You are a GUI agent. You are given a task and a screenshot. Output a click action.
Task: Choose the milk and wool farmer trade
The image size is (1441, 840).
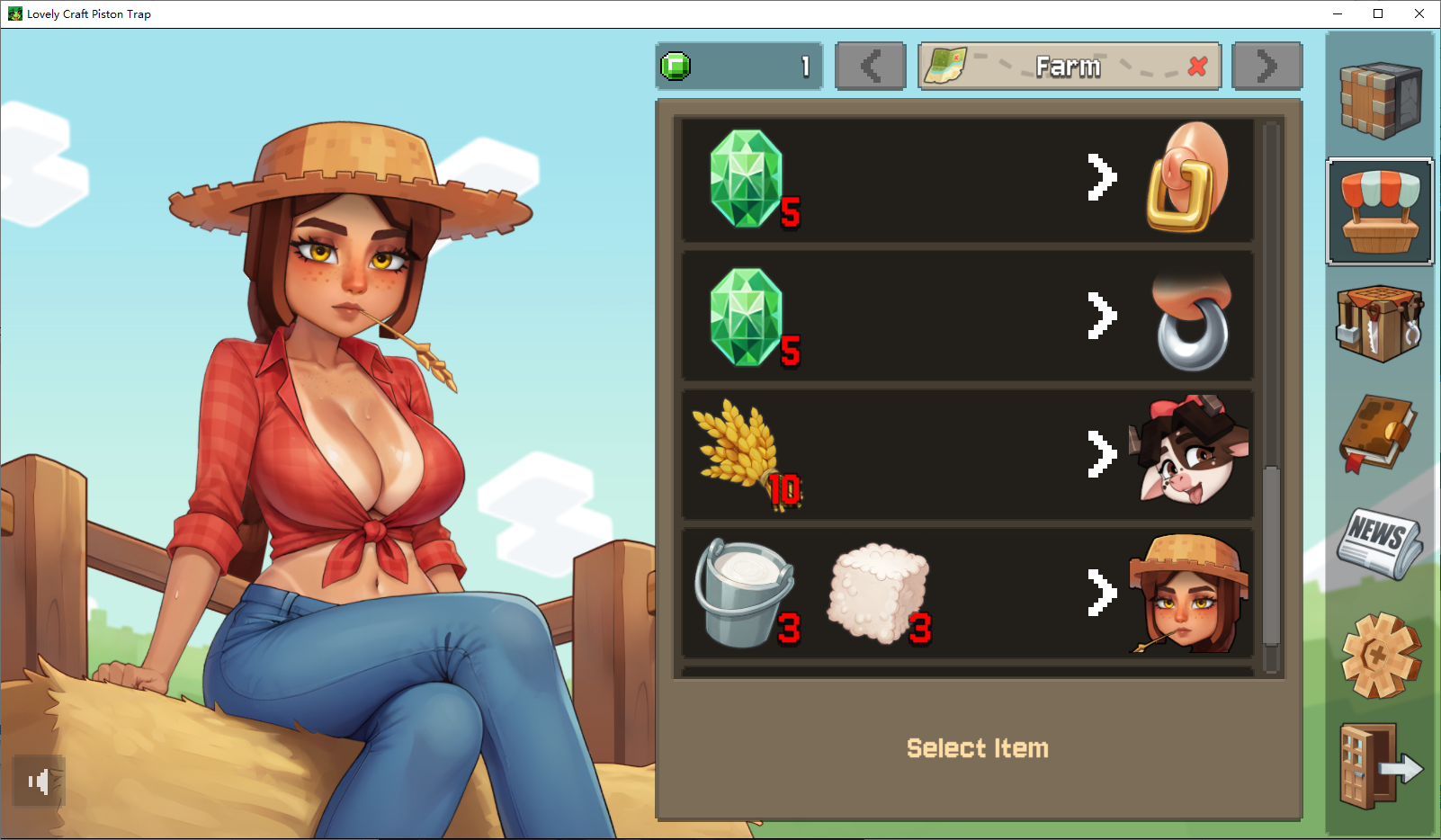967,593
